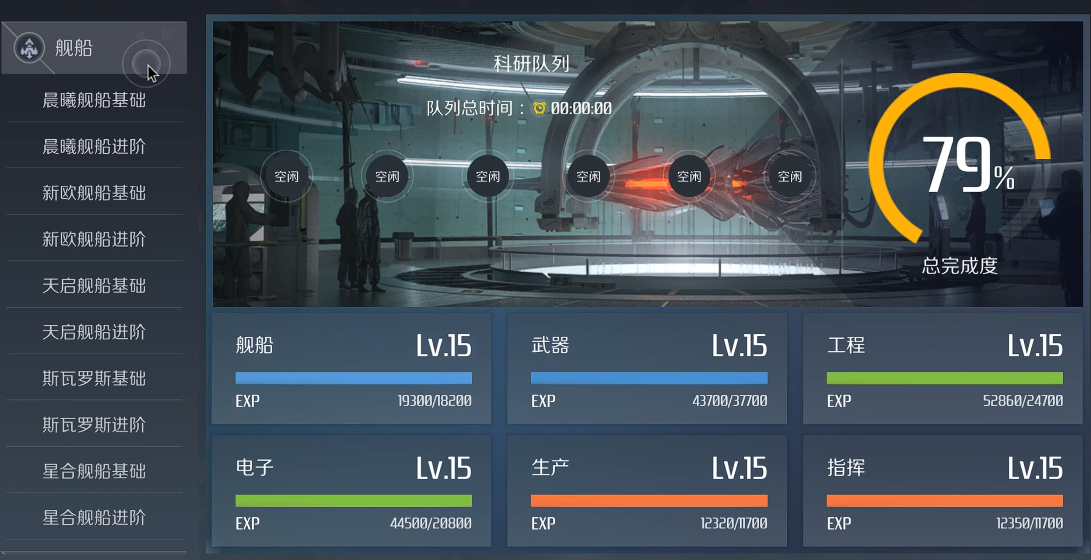
Task: Select 天启舰船基础 in the sidebar
Action: 94,285
